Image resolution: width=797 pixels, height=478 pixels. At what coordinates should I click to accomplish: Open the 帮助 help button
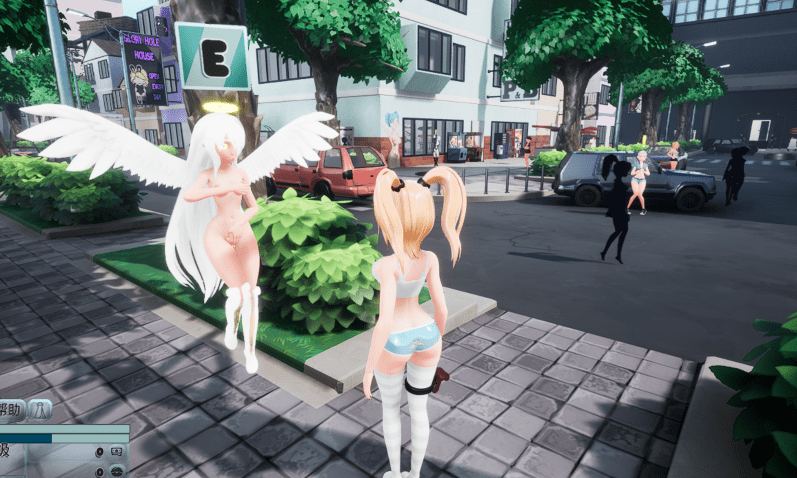click(x=9, y=409)
